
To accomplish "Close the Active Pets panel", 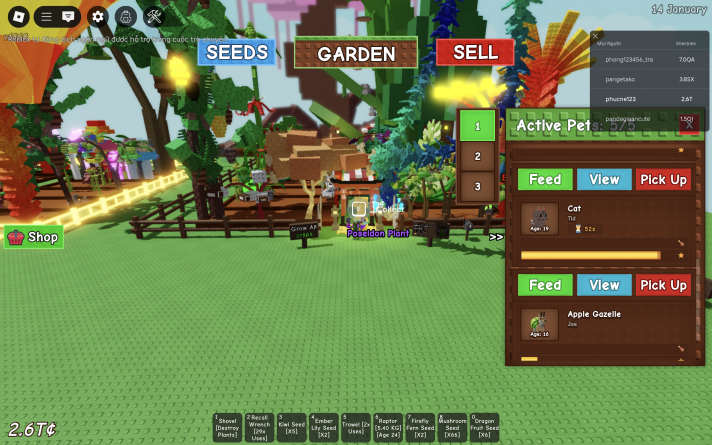I will (688, 125).
